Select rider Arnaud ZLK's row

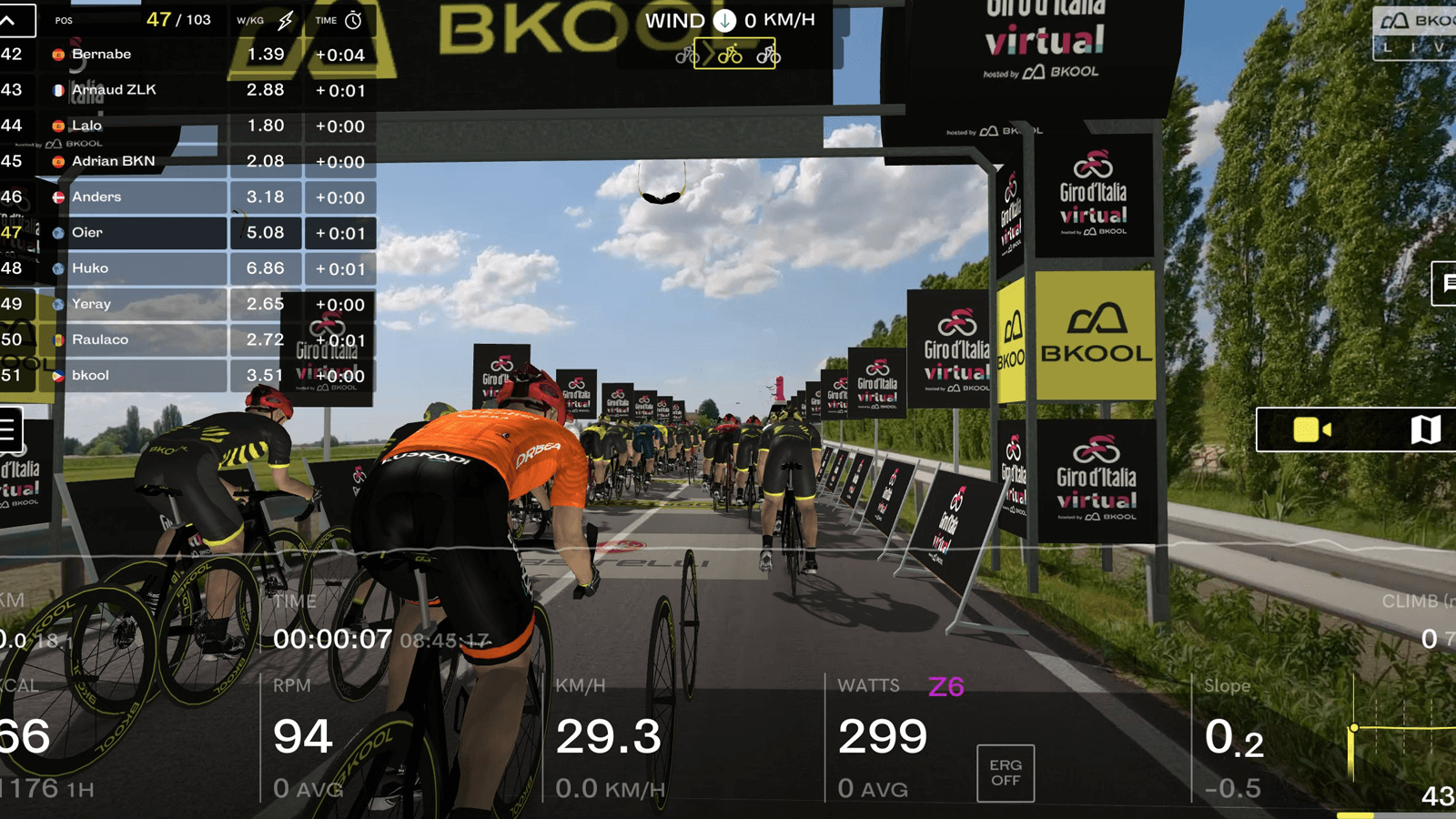tap(136, 90)
